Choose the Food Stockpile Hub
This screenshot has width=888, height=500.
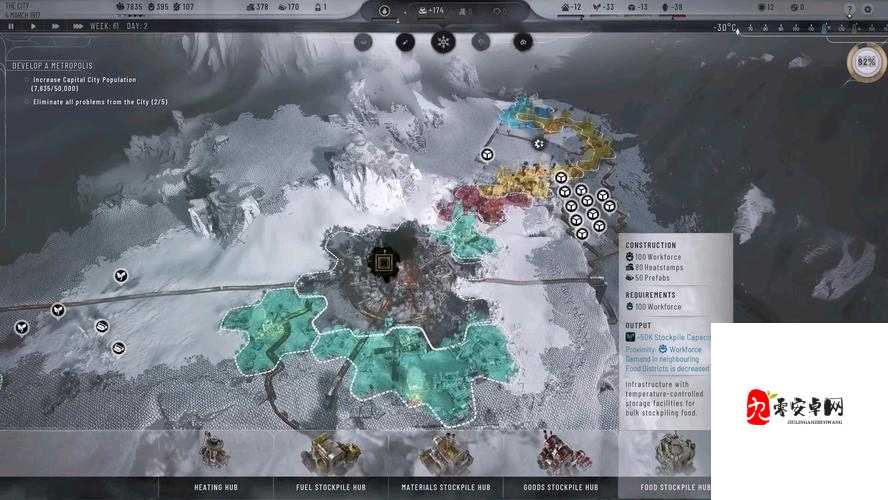point(675,460)
